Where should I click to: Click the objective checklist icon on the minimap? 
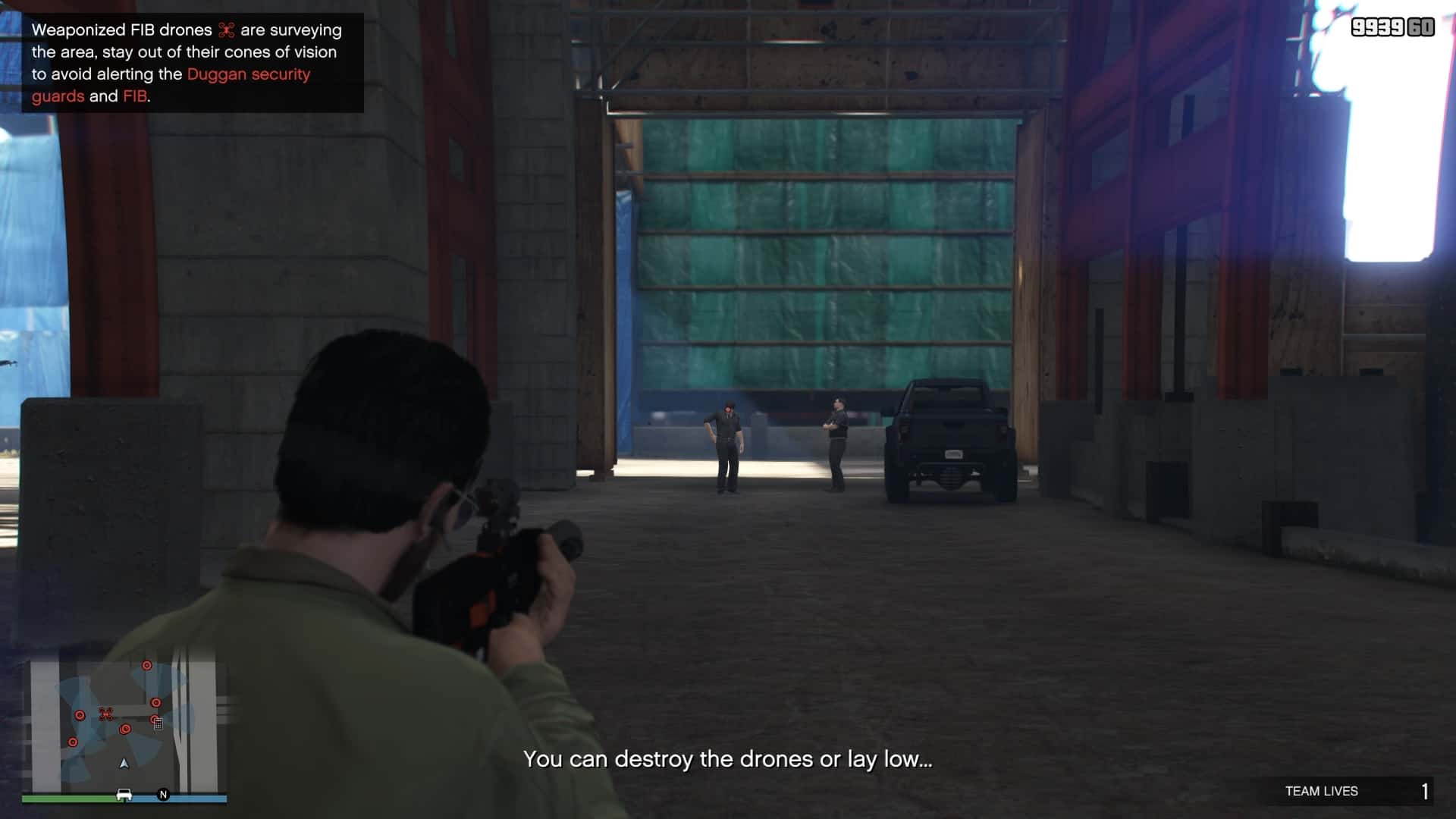coord(158,725)
